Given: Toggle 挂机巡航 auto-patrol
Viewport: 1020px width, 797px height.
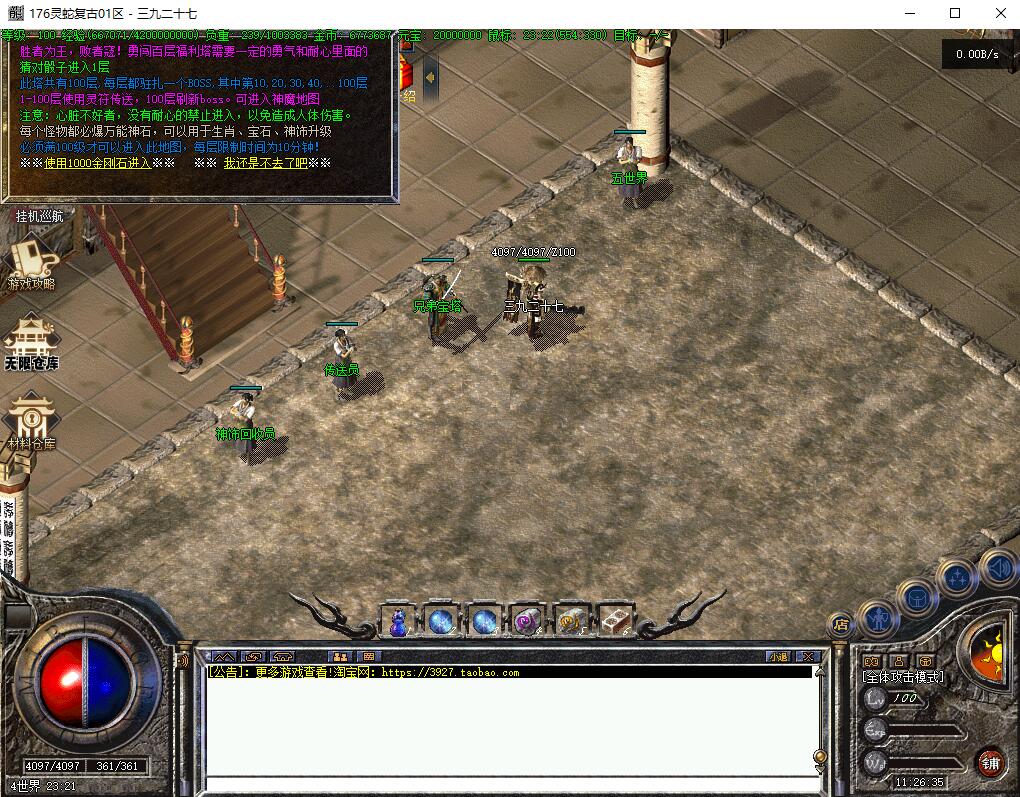Looking at the screenshot, I should click(39, 215).
